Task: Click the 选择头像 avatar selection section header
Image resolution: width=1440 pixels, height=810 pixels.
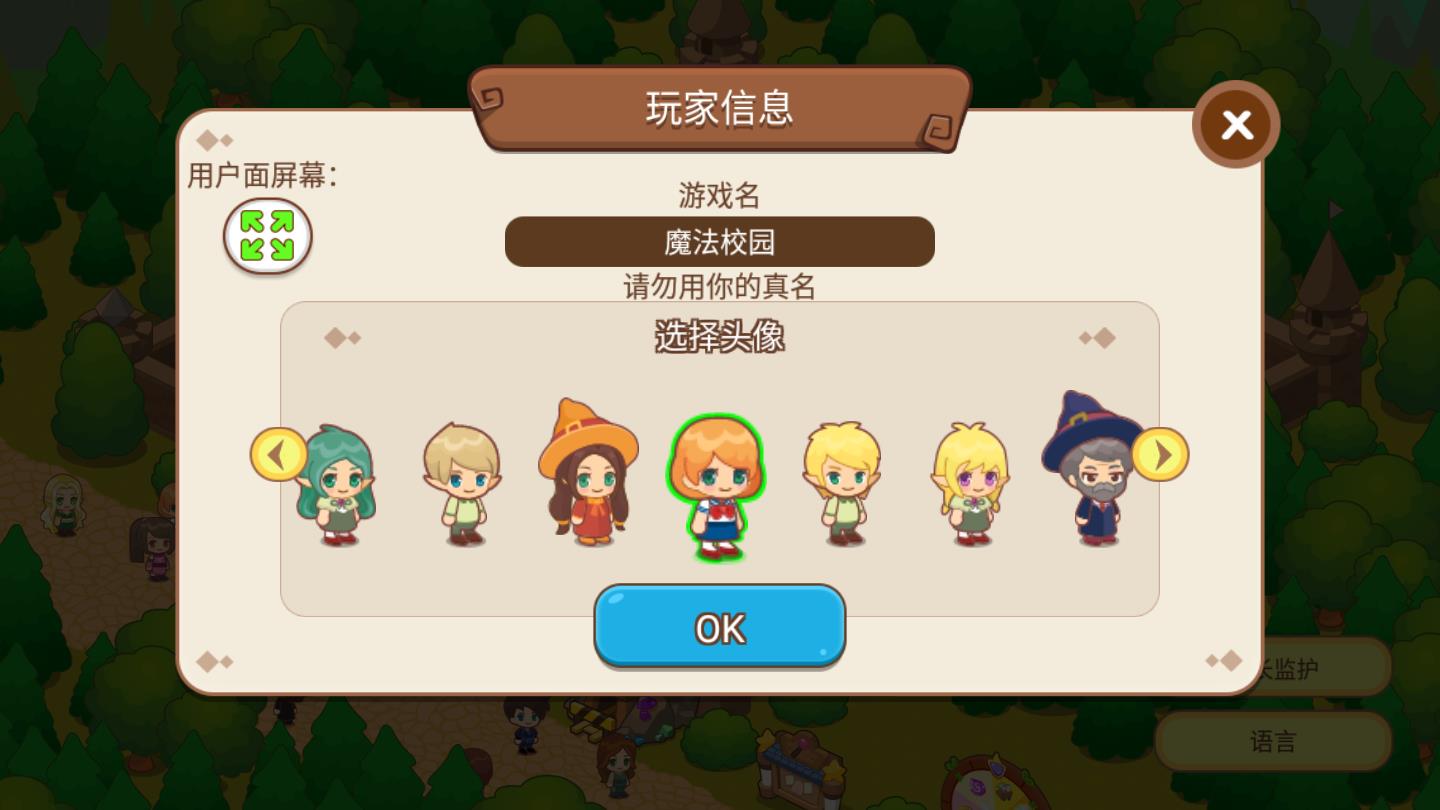Action: tap(719, 338)
